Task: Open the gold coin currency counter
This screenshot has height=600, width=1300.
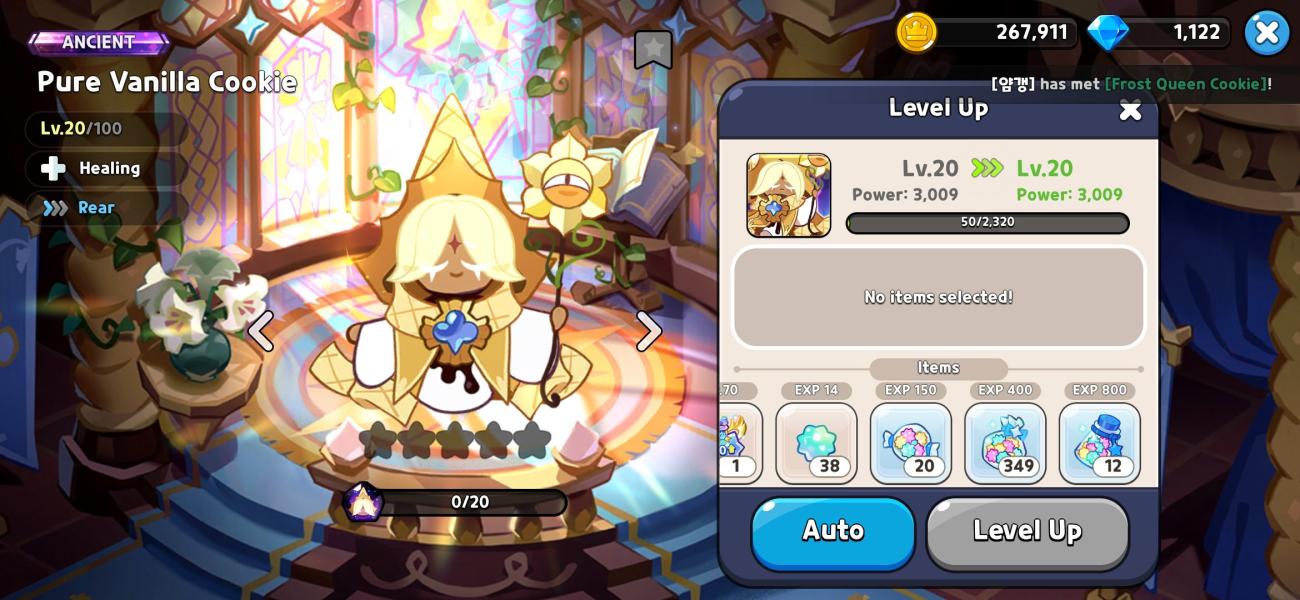Action: [985, 33]
